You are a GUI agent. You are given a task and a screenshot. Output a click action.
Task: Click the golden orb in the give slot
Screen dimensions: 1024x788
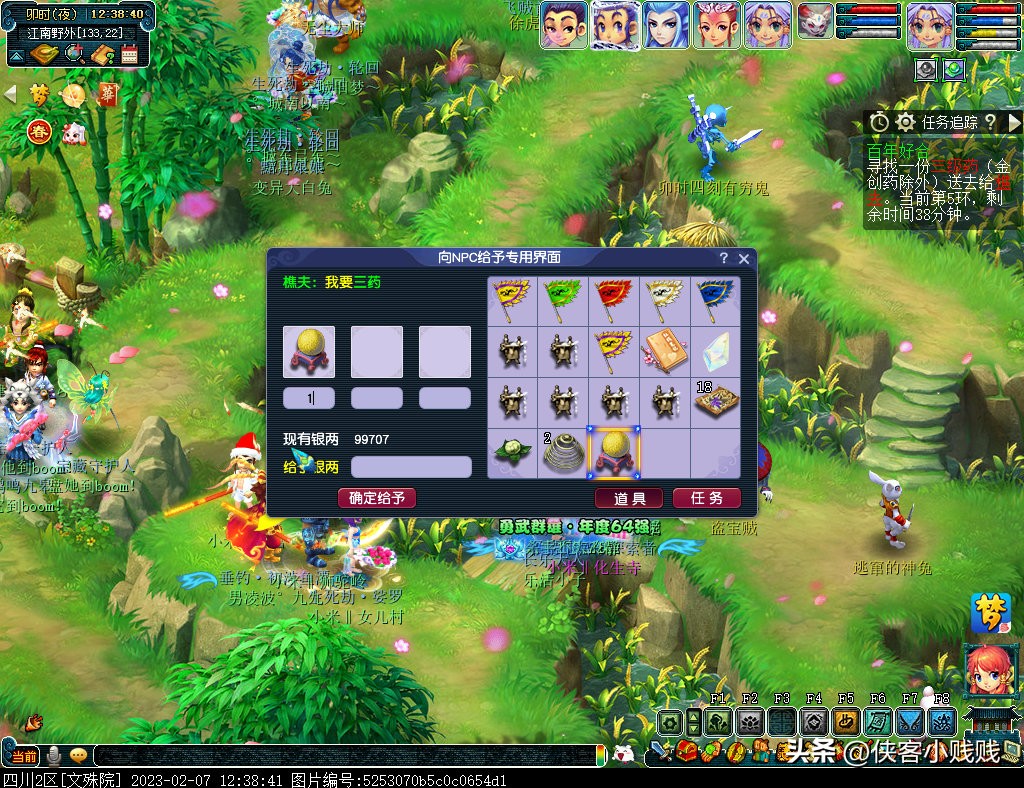point(309,352)
